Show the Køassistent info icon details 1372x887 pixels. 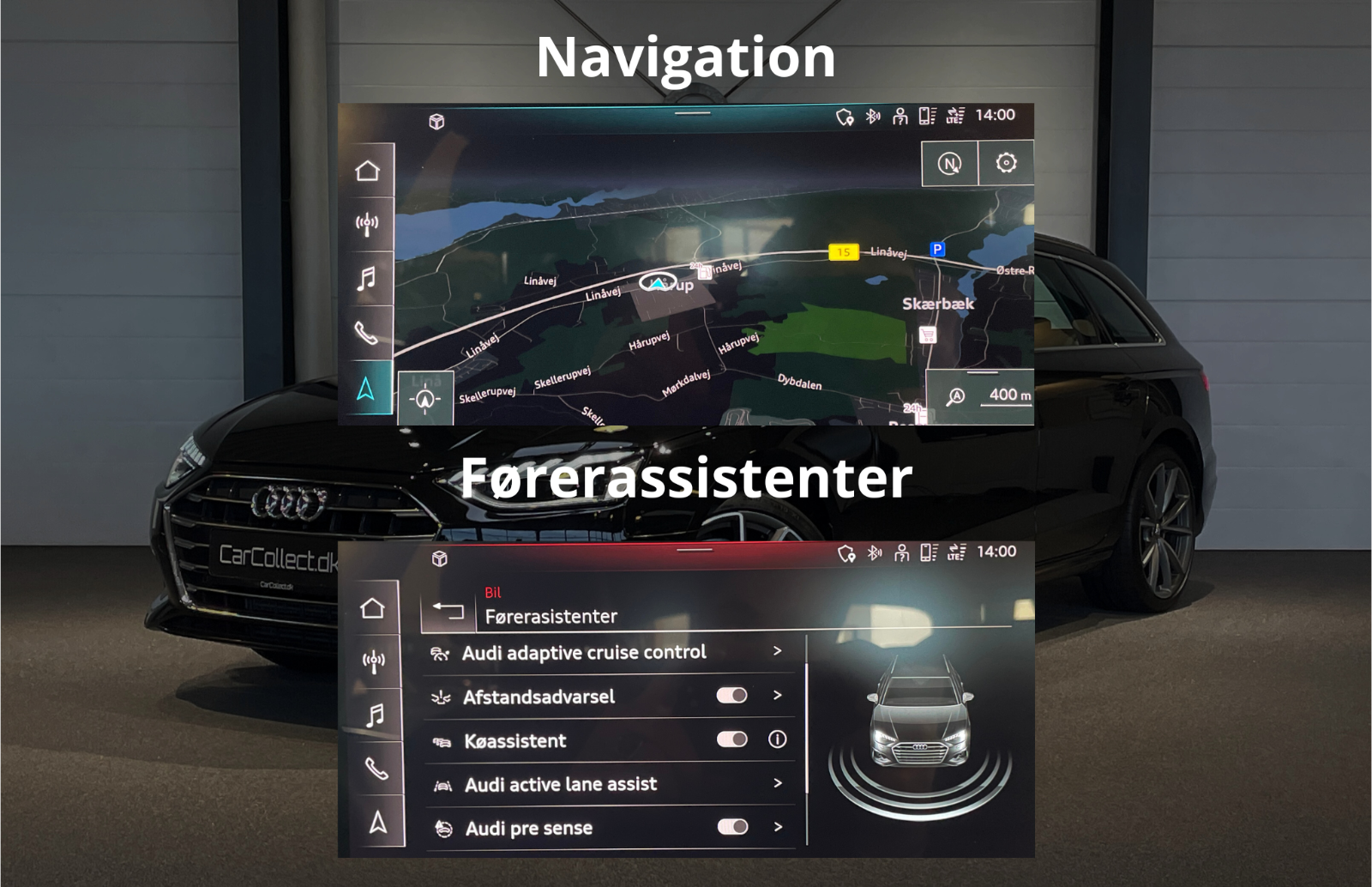pyautogui.click(x=777, y=739)
